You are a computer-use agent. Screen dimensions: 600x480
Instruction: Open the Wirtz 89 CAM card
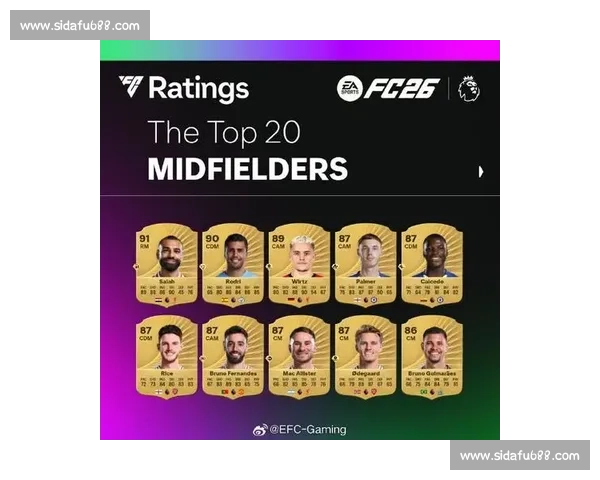[x=299, y=264]
